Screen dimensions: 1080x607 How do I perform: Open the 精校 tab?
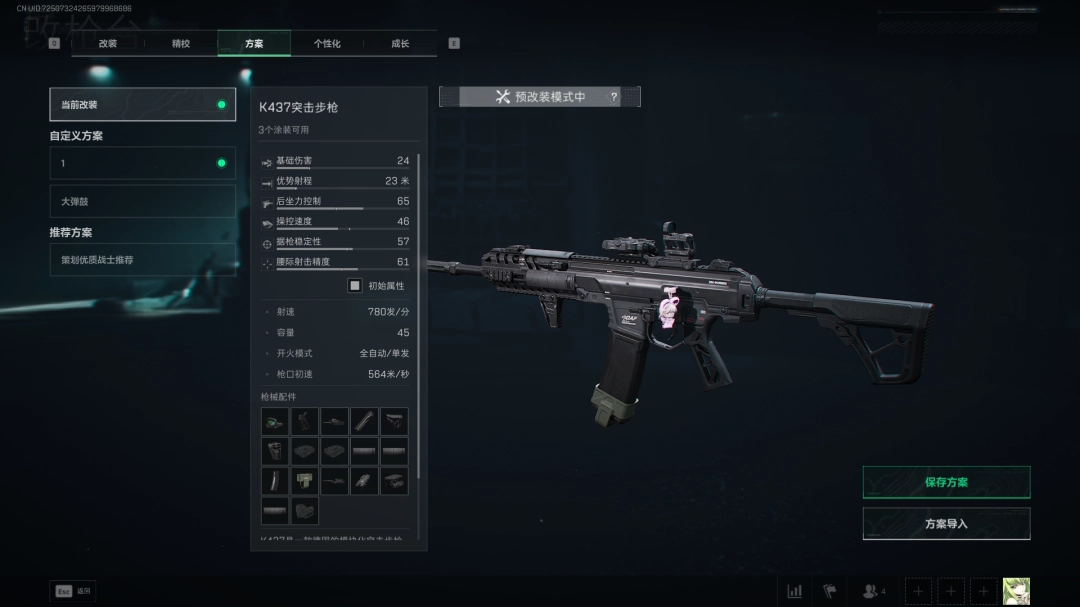[181, 44]
